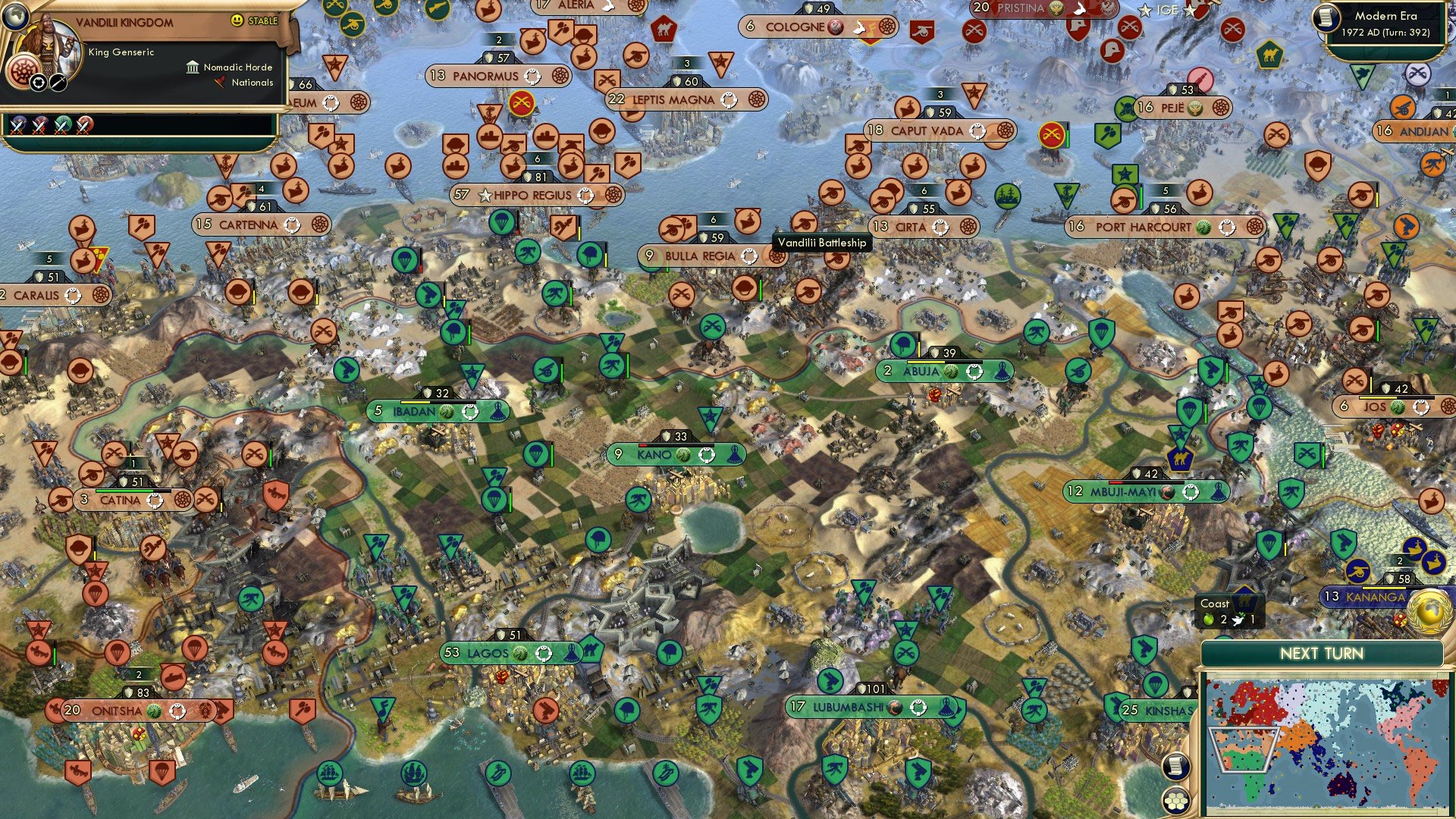This screenshot has height=819, width=1456.
Task: Toggle strategic view with the globe icon
Action: tap(16, 17)
